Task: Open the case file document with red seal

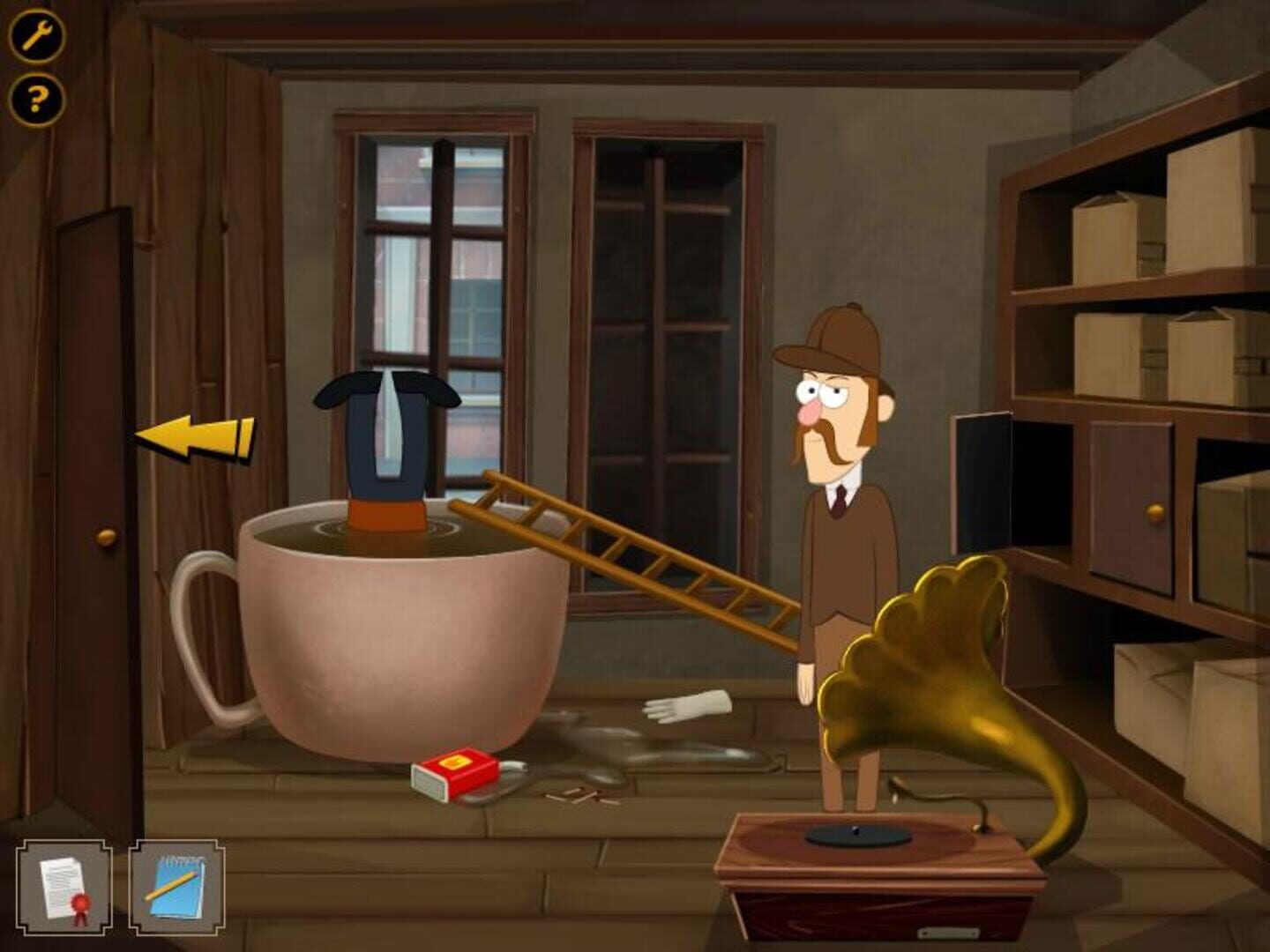Action: click(x=63, y=886)
